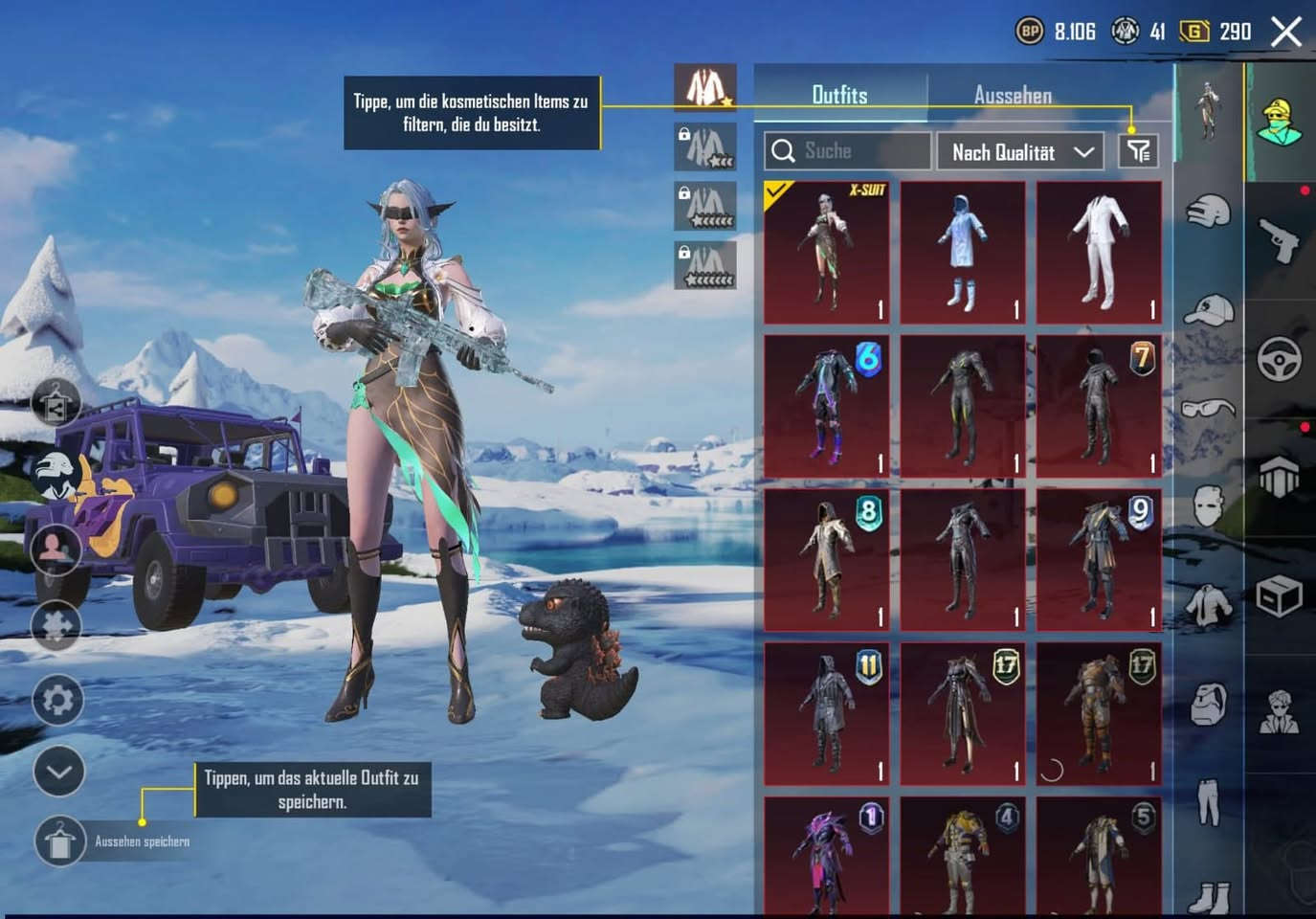Viewport: 1316px width, 919px height.
Task: Pick the light blue hooded raincoat outfit
Action: pos(963,253)
